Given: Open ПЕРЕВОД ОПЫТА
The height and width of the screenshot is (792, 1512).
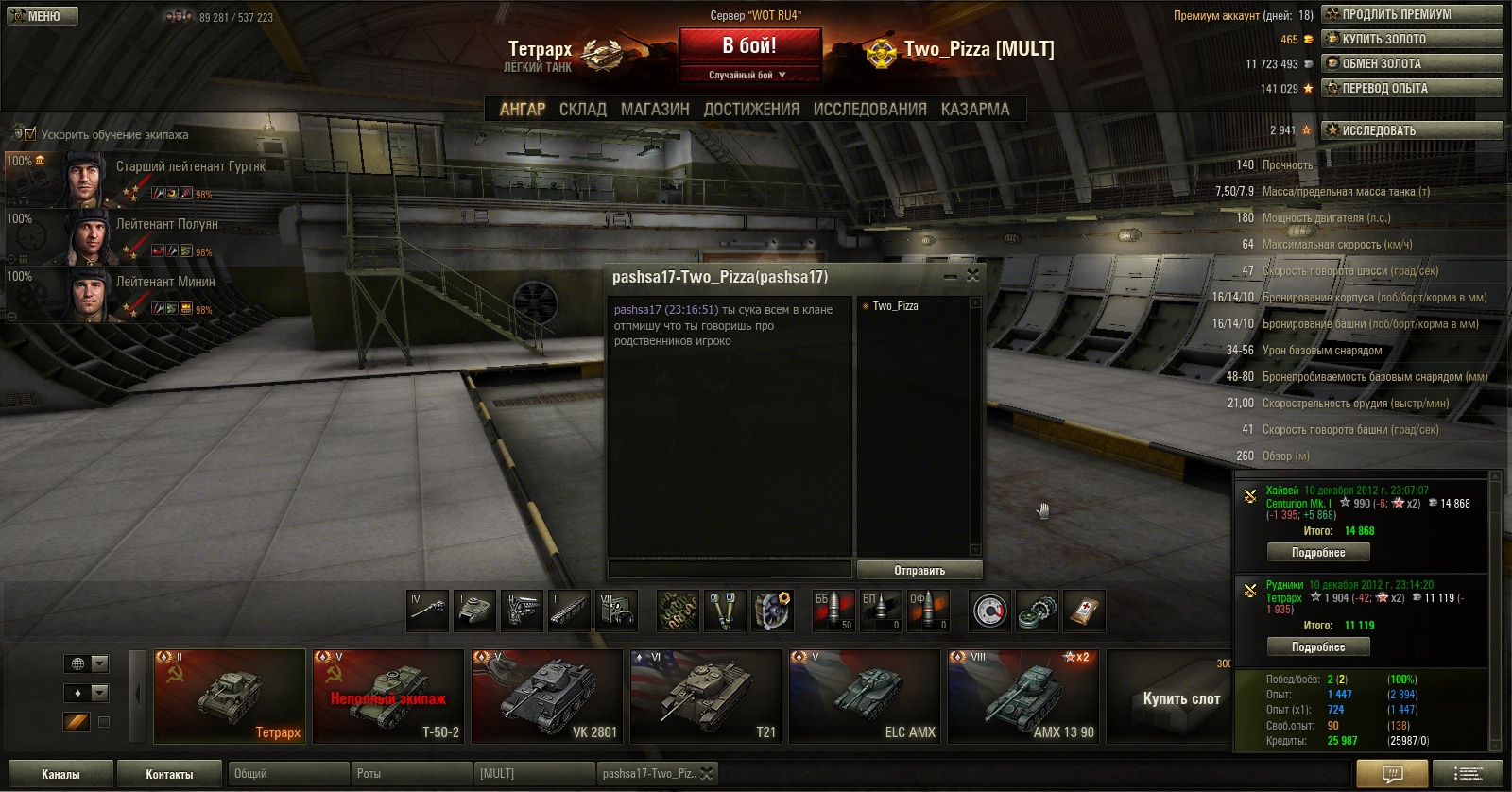Looking at the screenshot, I should 1412,88.
